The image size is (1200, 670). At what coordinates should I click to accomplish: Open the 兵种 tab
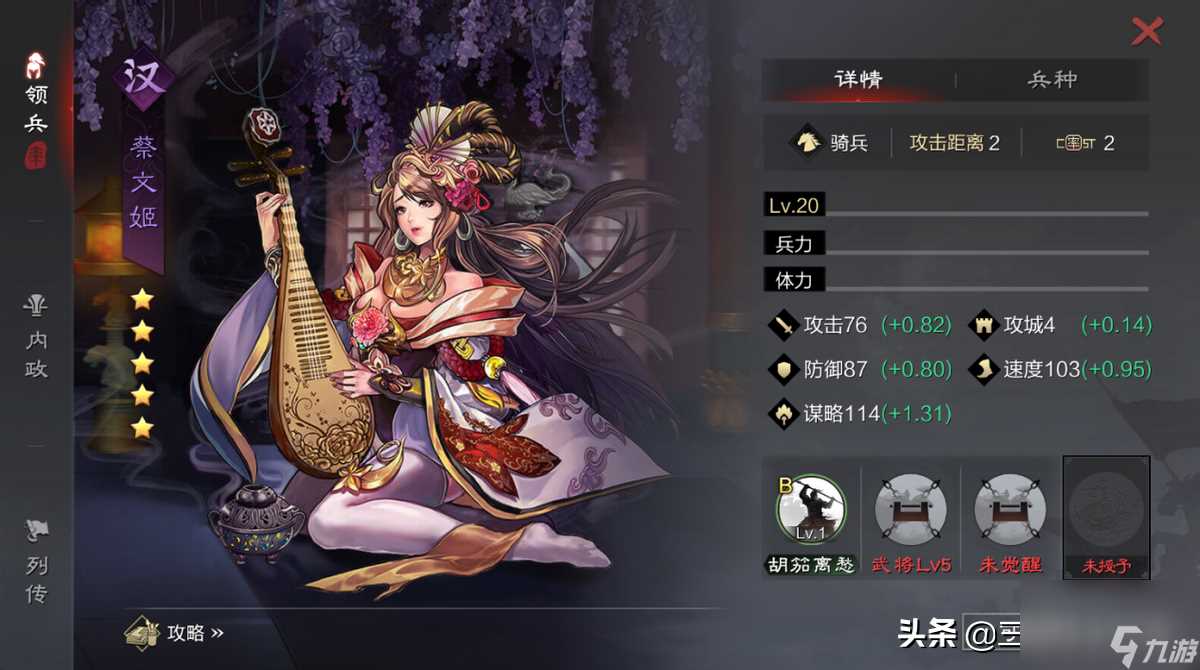coord(1052,80)
